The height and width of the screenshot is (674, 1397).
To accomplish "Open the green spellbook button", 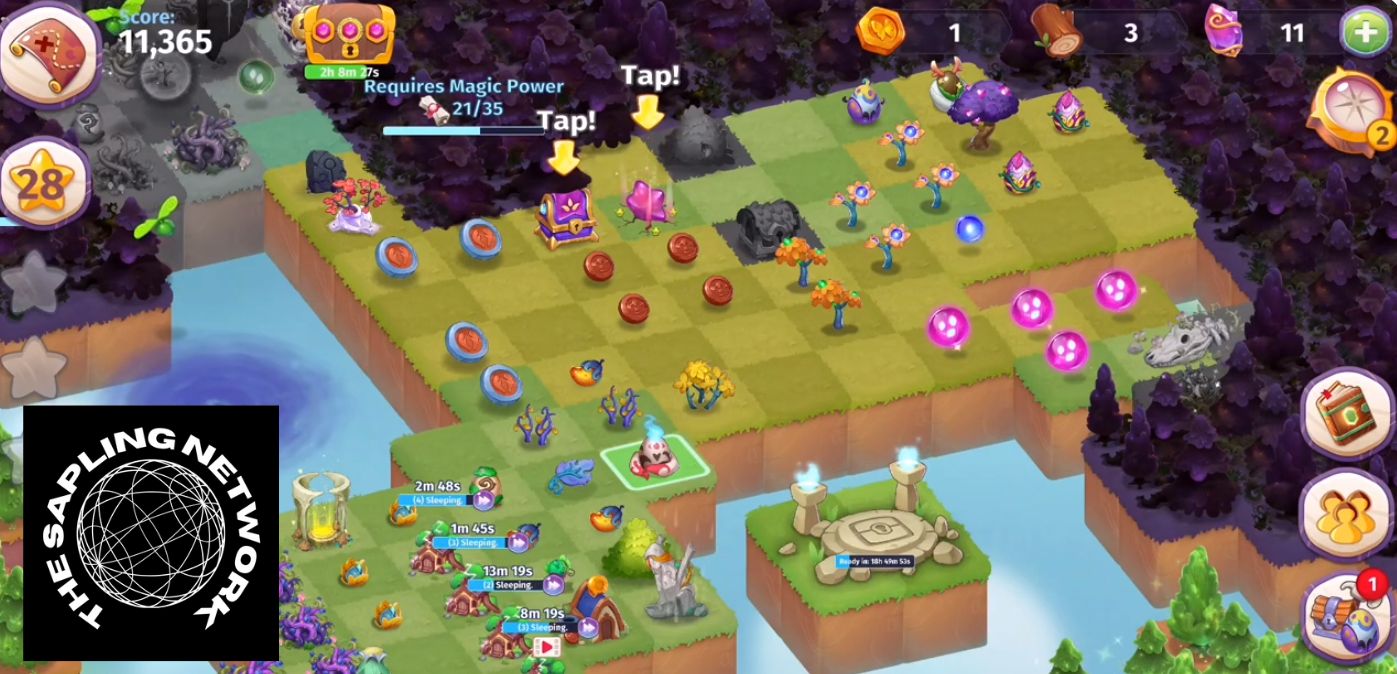I will pos(1346,410).
